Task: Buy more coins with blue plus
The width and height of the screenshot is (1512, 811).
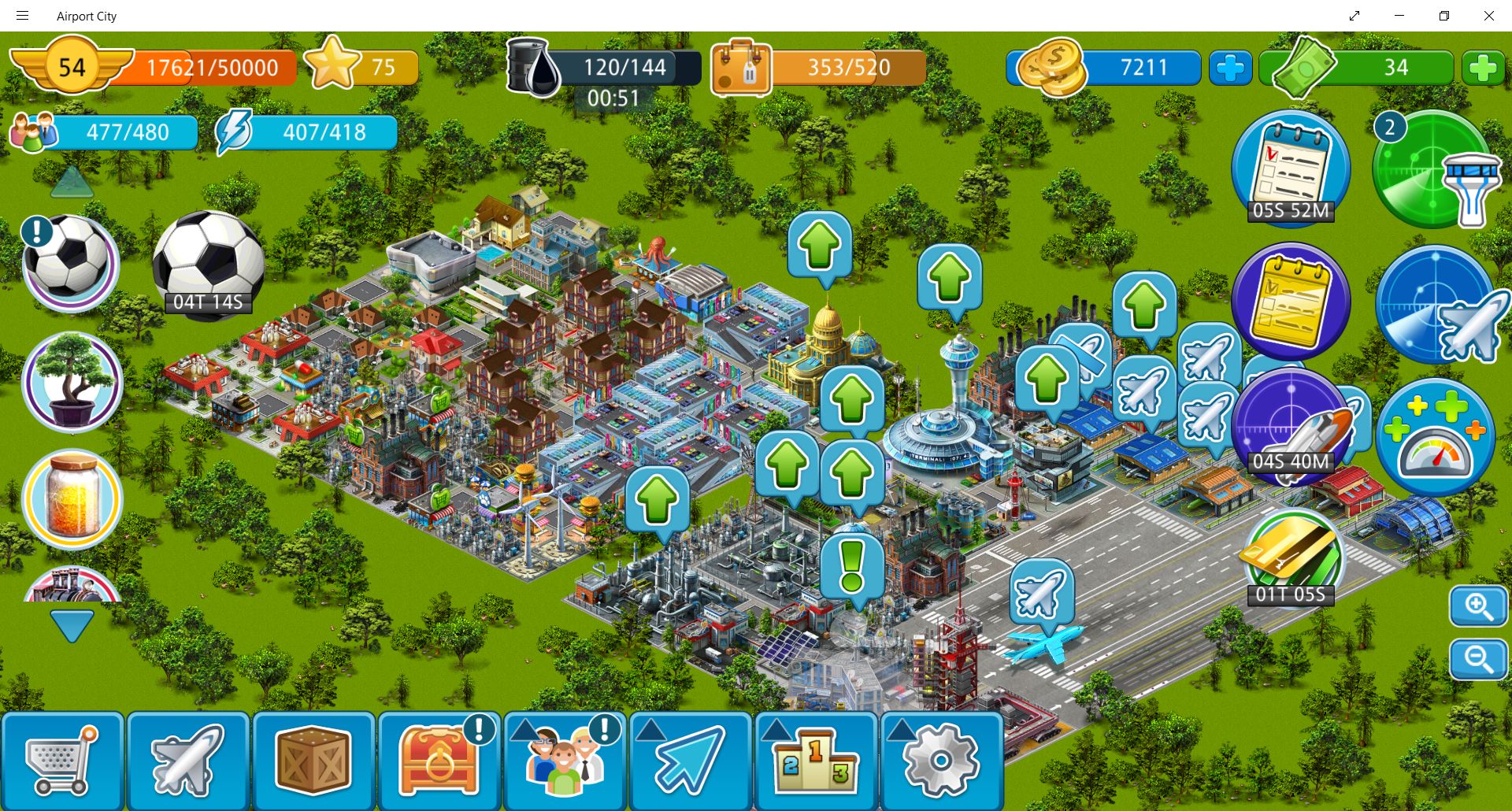Action: pos(1230,68)
